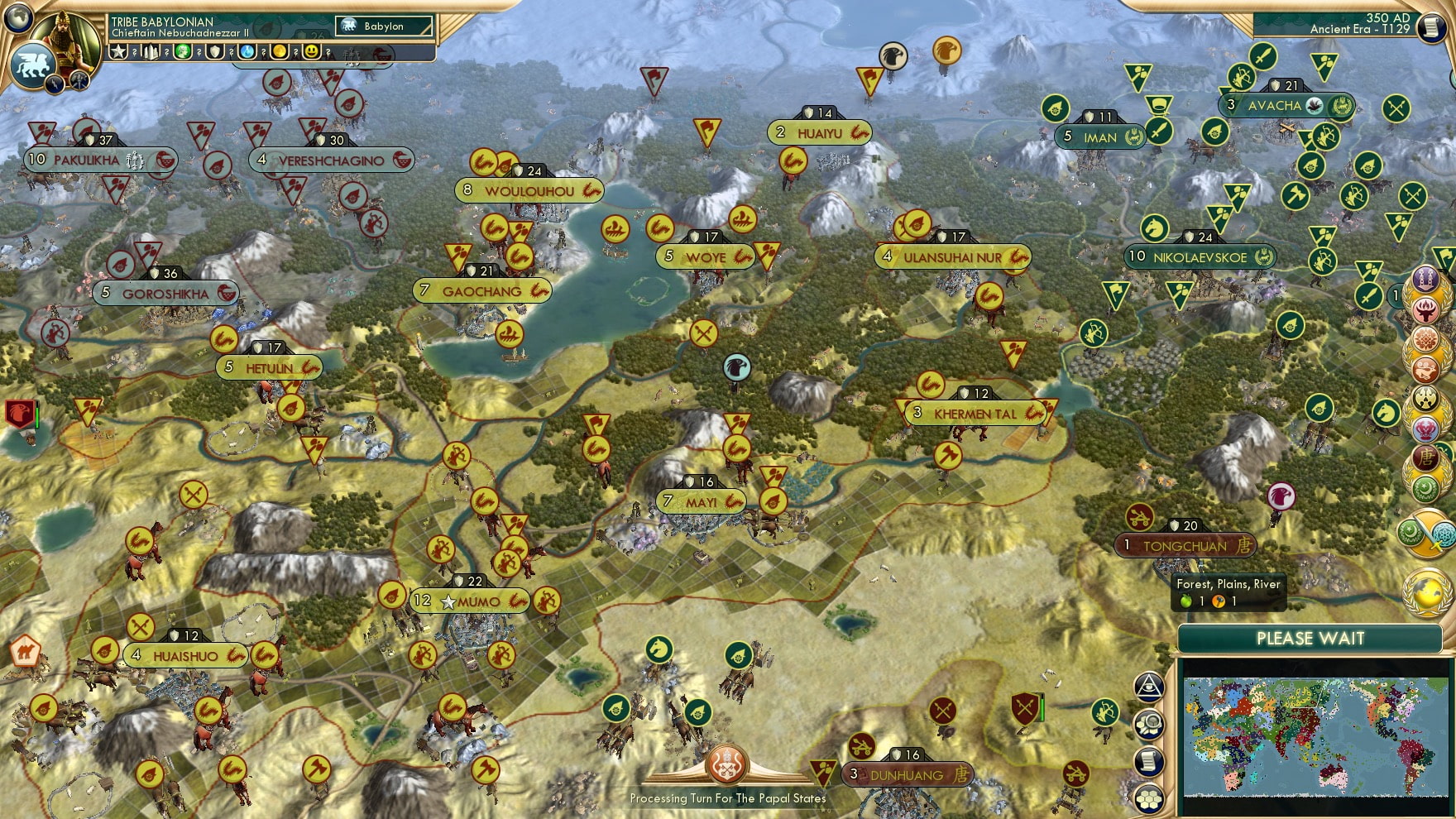Open espionage with the all-seeing eye icon

[x=1149, y=686]
